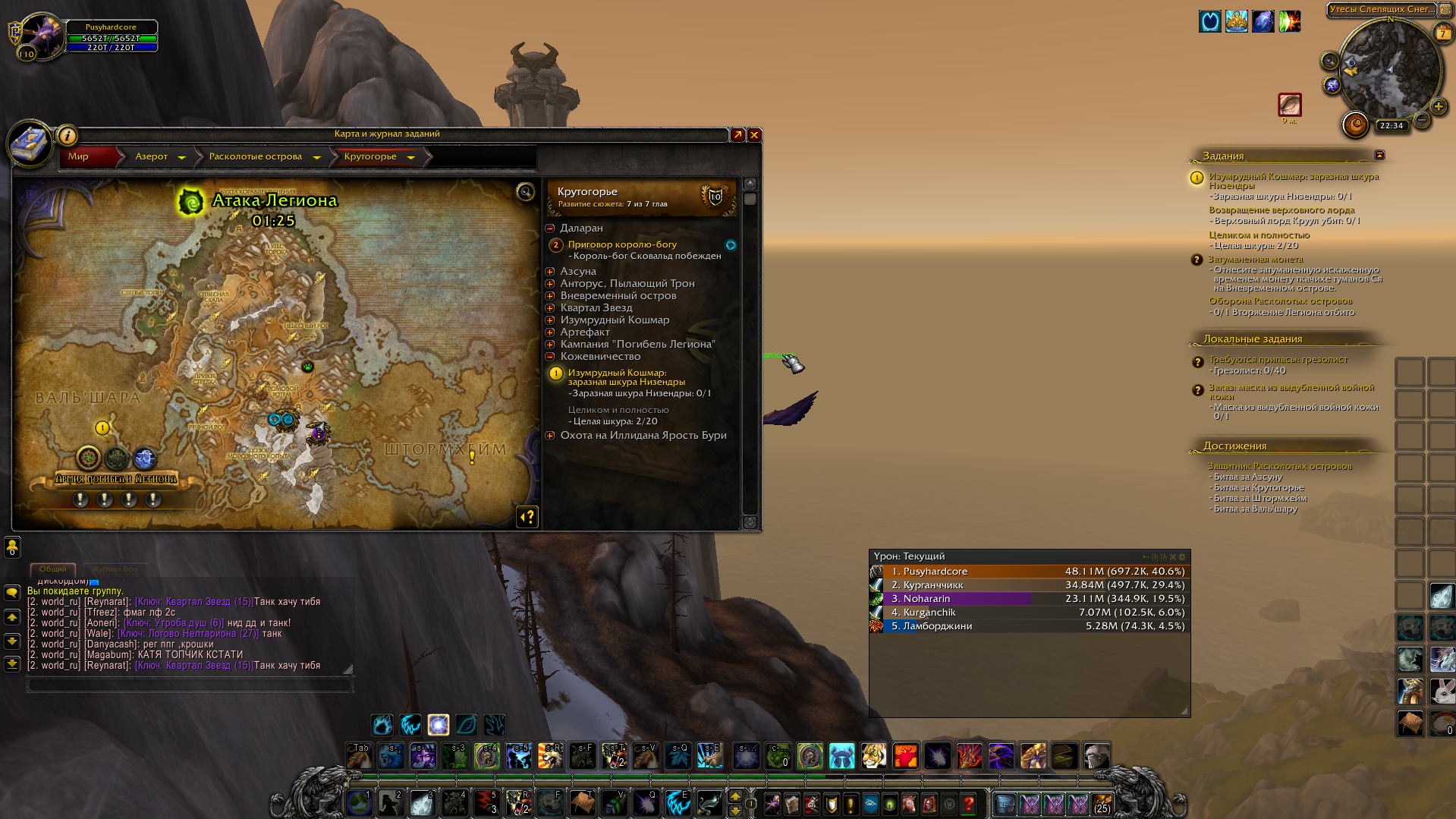Collapse the Кожевничество quest group
The width and height of the screenshot is (1456, 819).
[550, 356]
